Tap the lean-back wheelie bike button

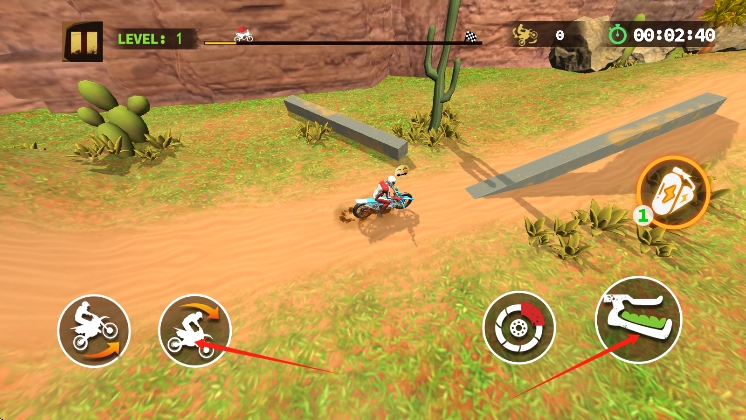click(x=94, y=330)
